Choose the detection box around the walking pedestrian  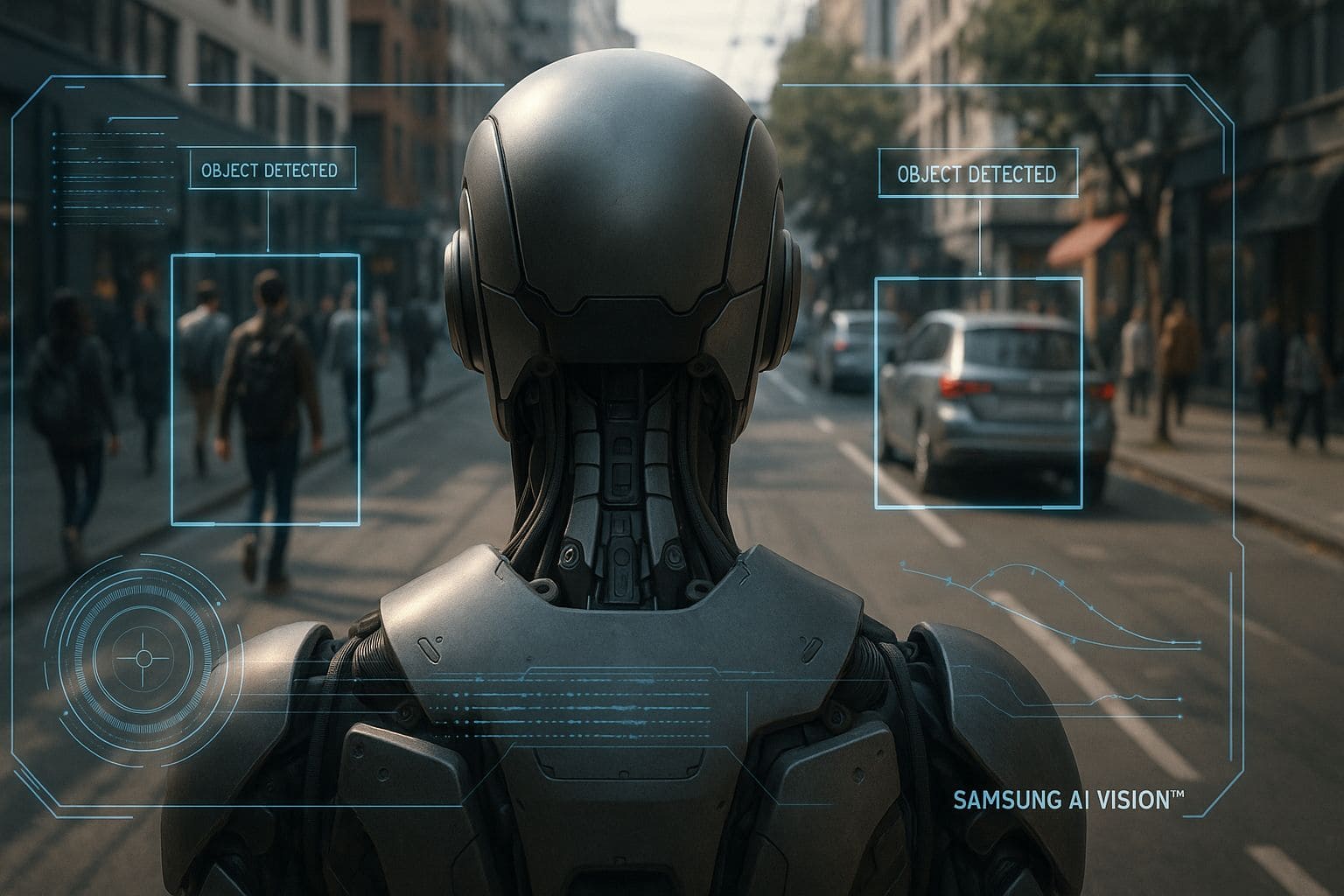point(265,389)
